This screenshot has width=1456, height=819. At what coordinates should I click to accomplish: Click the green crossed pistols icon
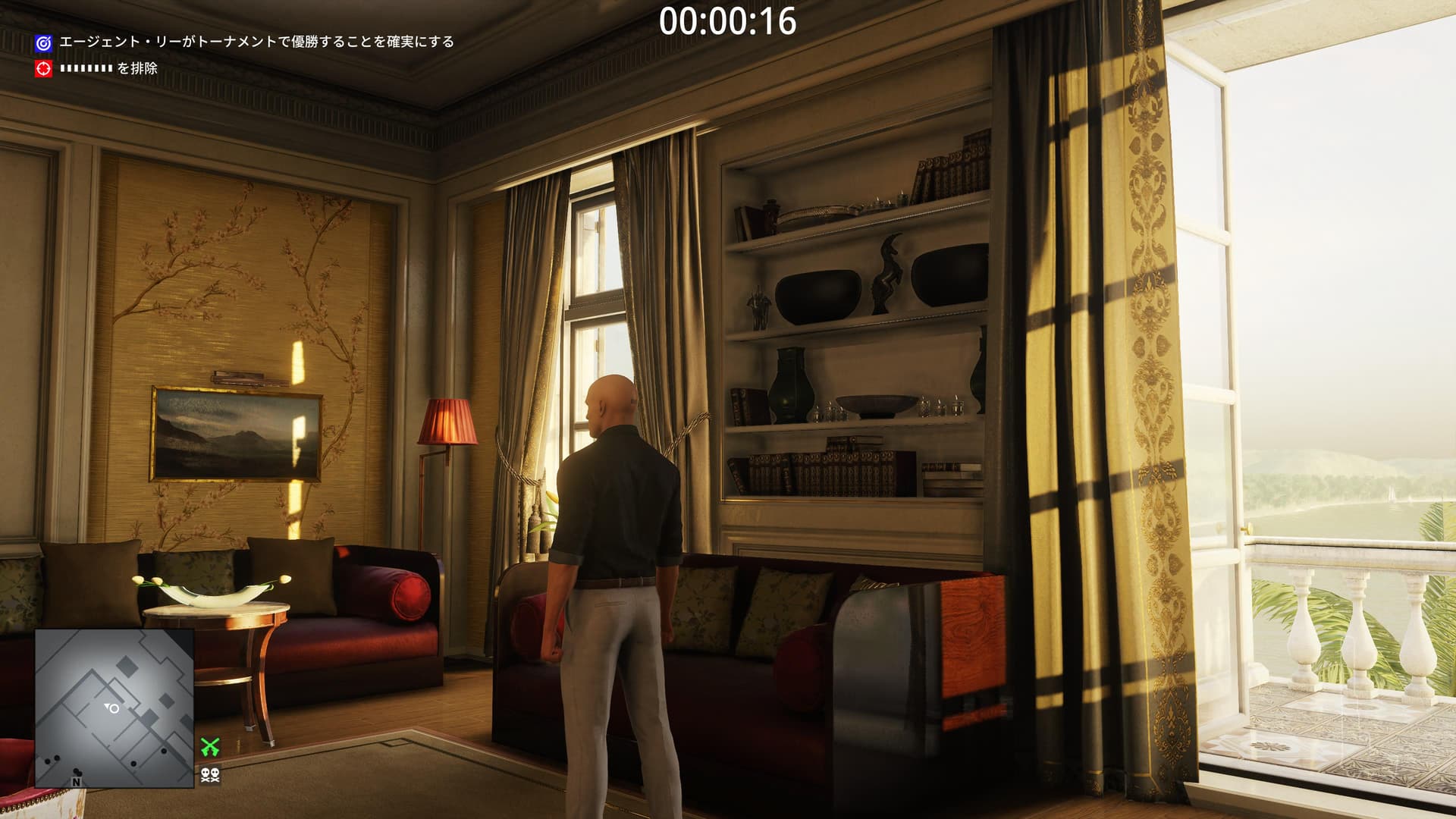[x=210, y=746]
